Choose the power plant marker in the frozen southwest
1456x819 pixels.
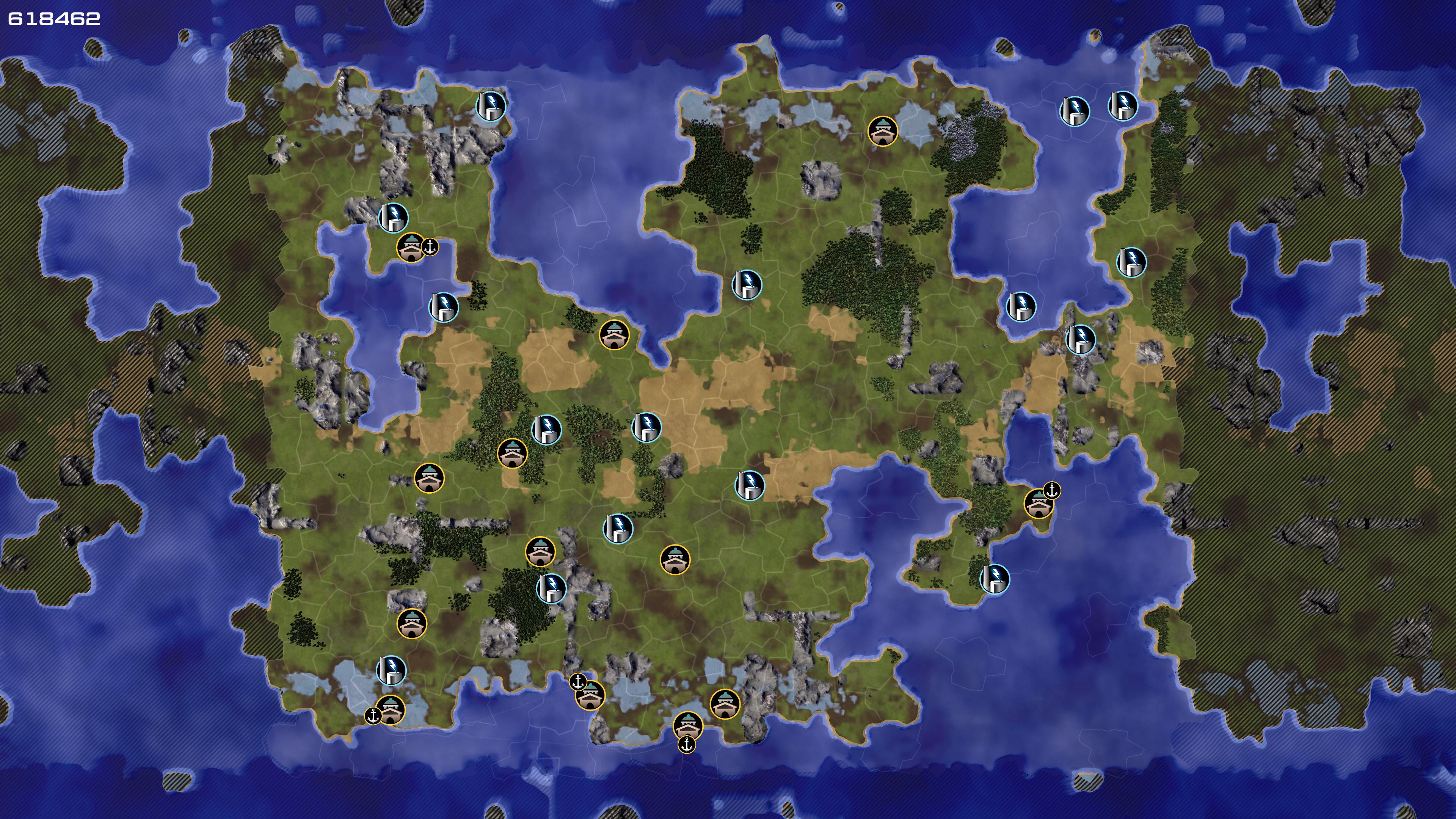tap(391, 670)
